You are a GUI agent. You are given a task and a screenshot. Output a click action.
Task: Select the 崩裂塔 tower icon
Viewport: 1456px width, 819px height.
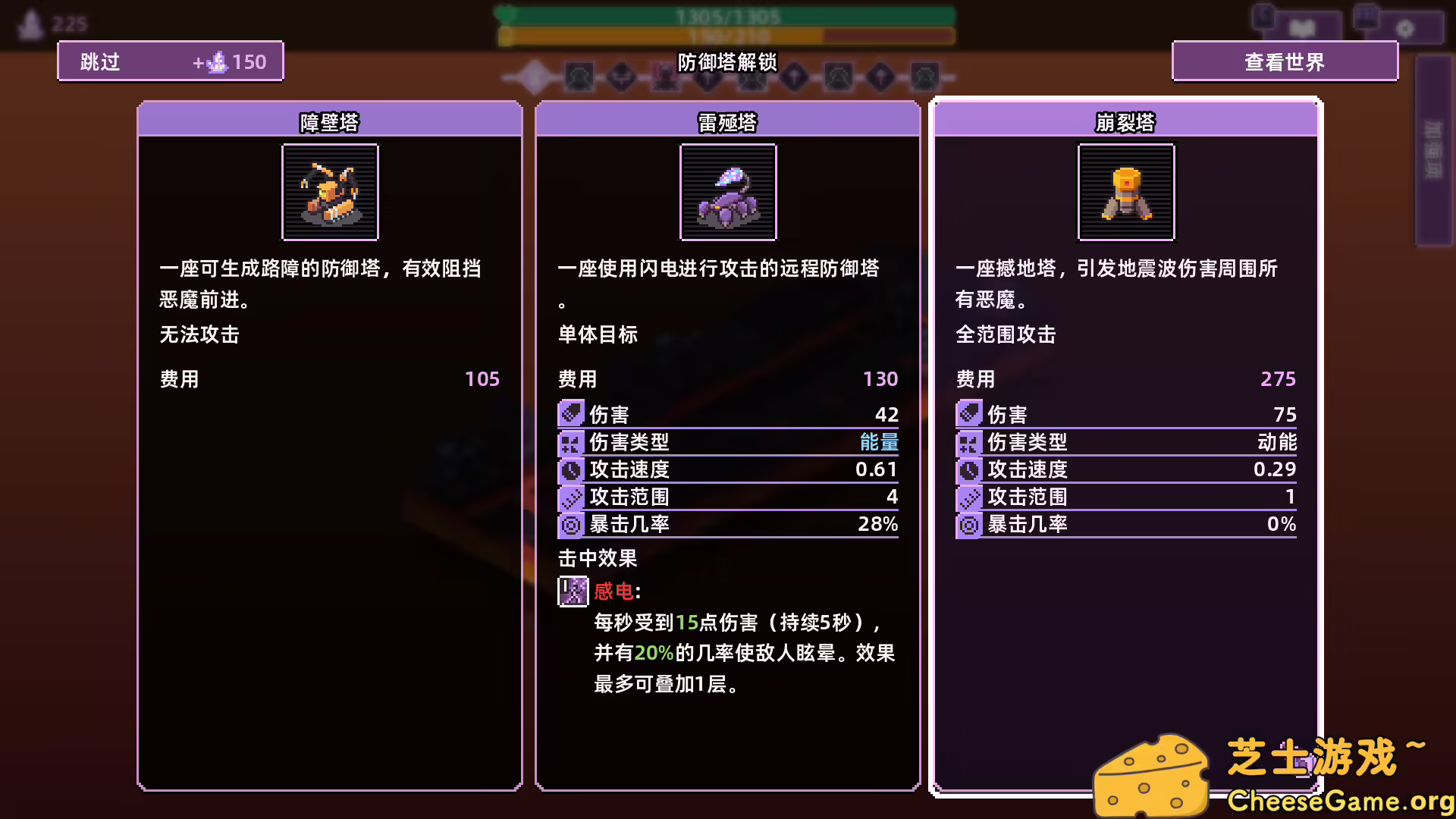coord(1125,192)
